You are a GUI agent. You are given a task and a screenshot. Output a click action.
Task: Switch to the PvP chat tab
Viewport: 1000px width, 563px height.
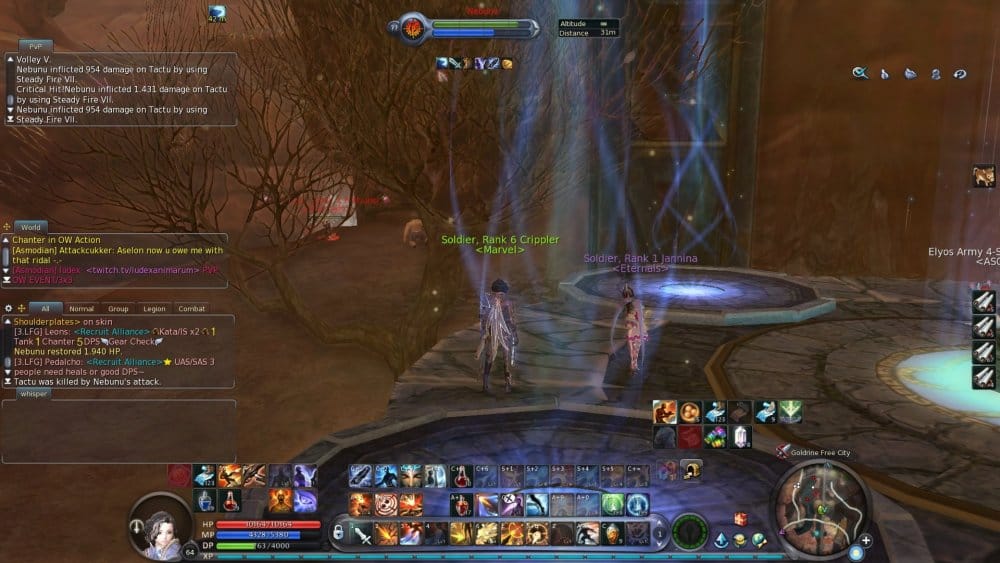tap(34, 46)
